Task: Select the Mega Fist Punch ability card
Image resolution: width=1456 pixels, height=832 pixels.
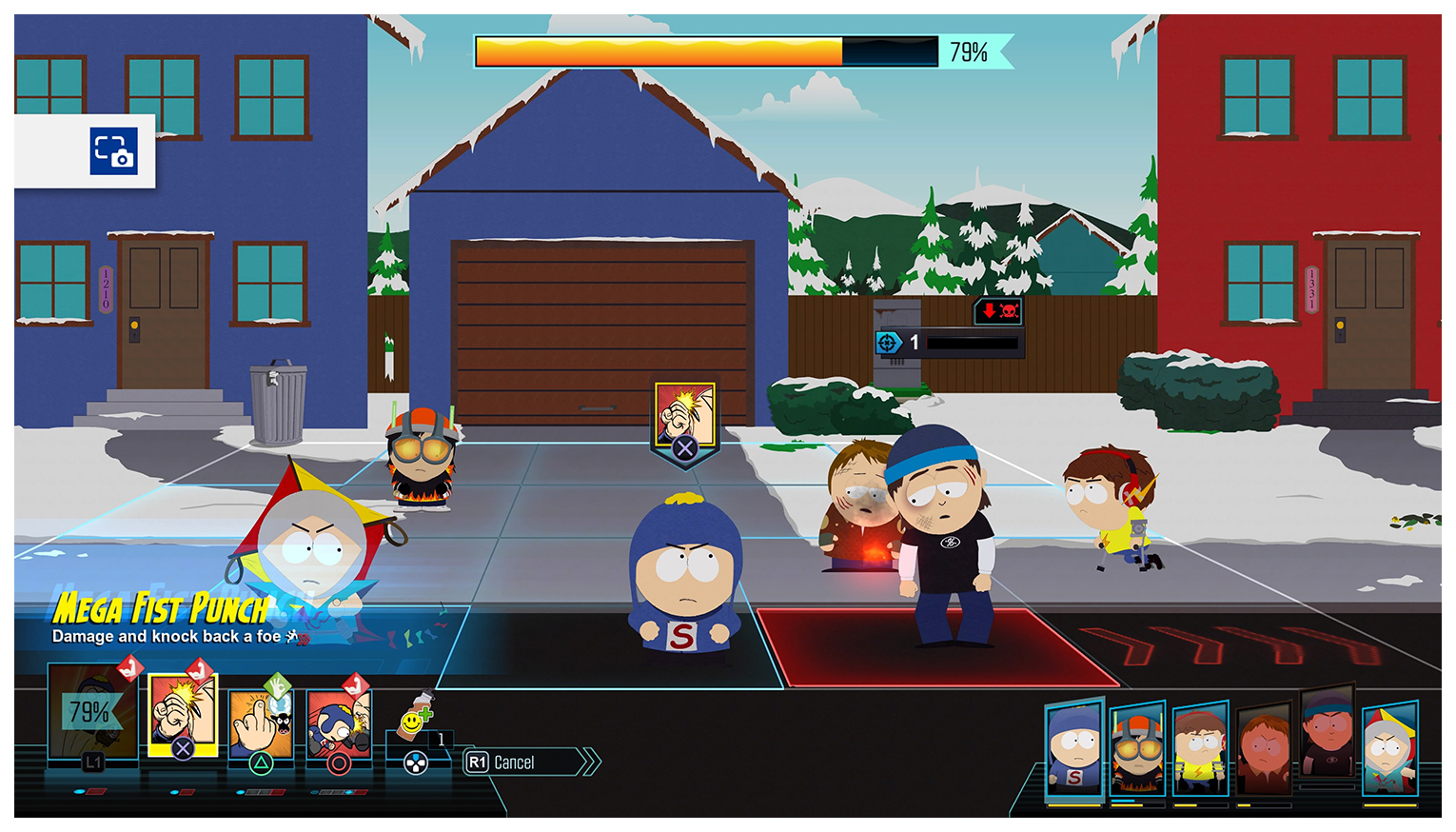Action: point(183,716)
